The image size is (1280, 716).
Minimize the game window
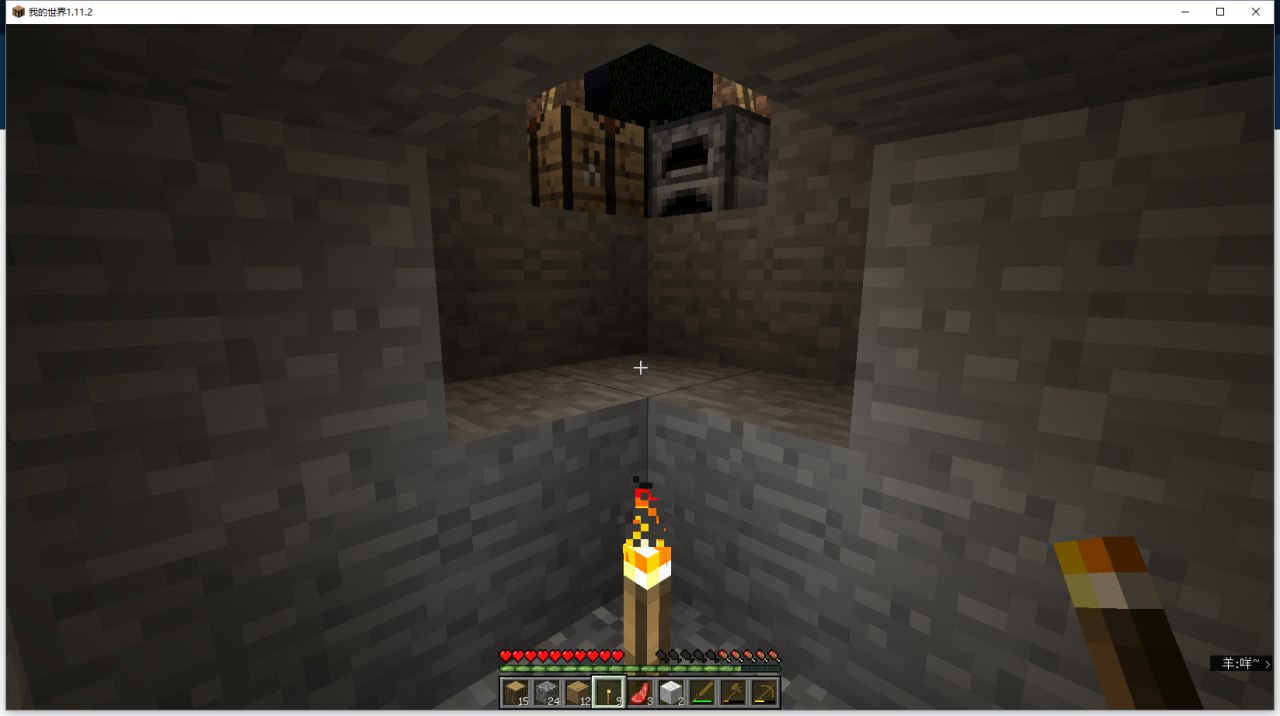[1185, 12]
